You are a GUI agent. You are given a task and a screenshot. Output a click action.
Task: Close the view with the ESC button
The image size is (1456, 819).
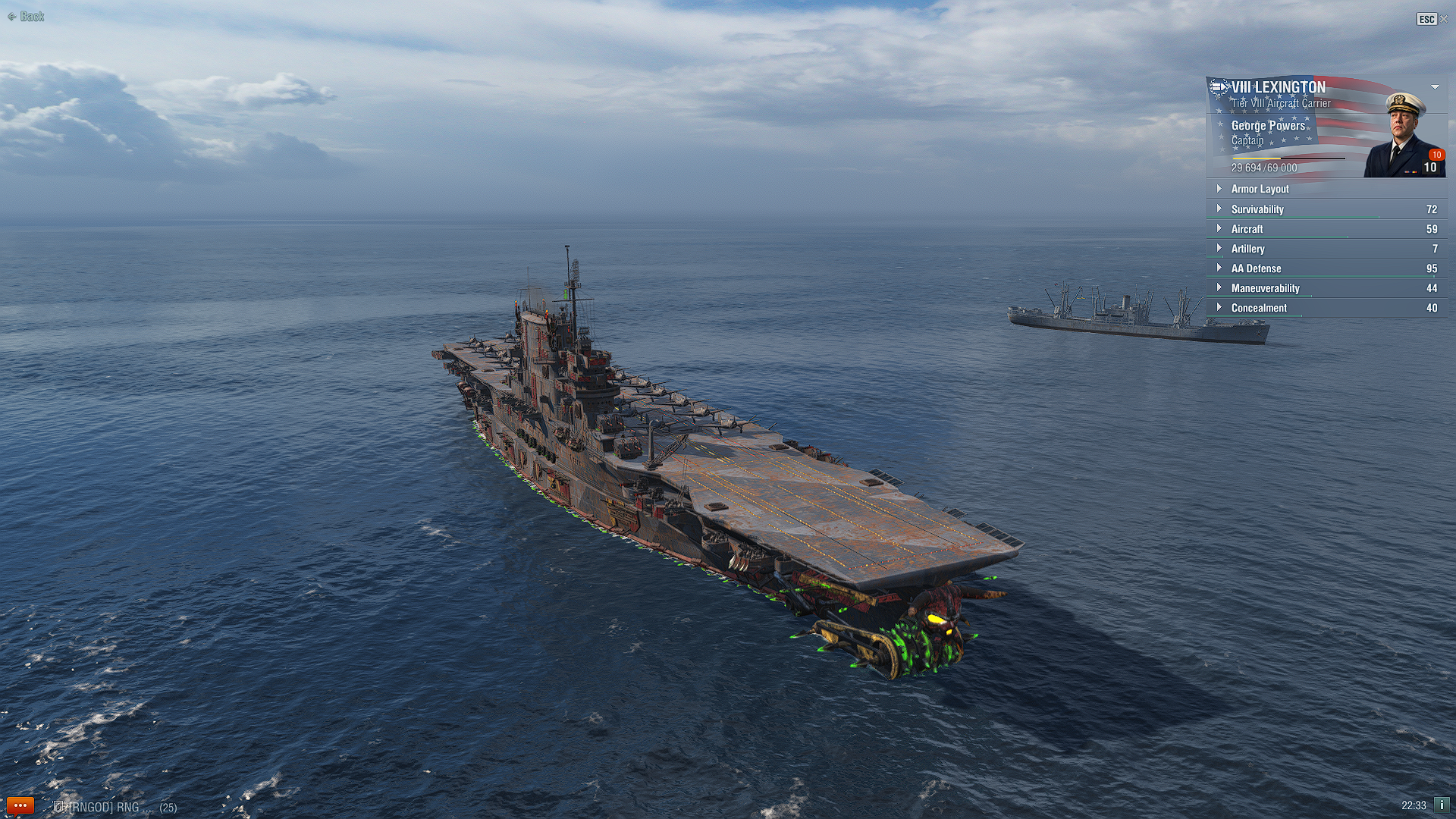1432,19
